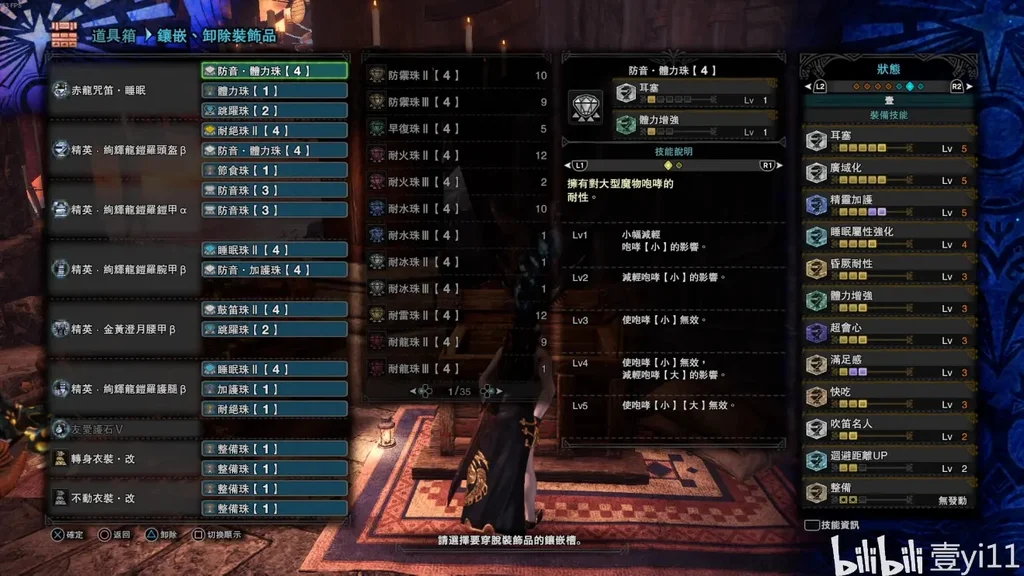This screenshot has width=1024, height=576.
Task: Select the 耐絕珠II【4】 decoration slot
Action: (x=274, y=130)
